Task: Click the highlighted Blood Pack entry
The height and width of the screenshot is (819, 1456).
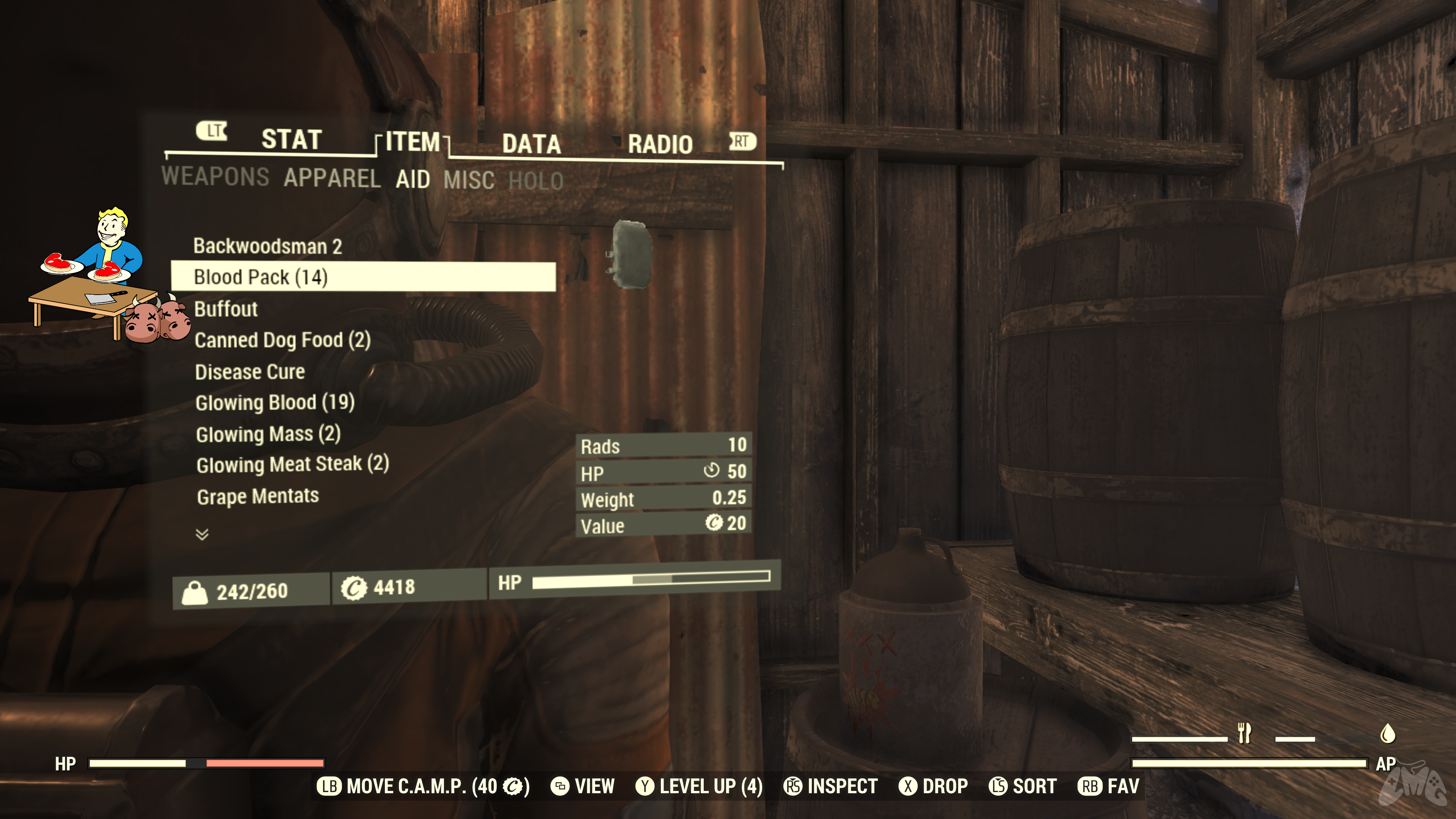Action: pyautogui.click(x=260, y=277)
